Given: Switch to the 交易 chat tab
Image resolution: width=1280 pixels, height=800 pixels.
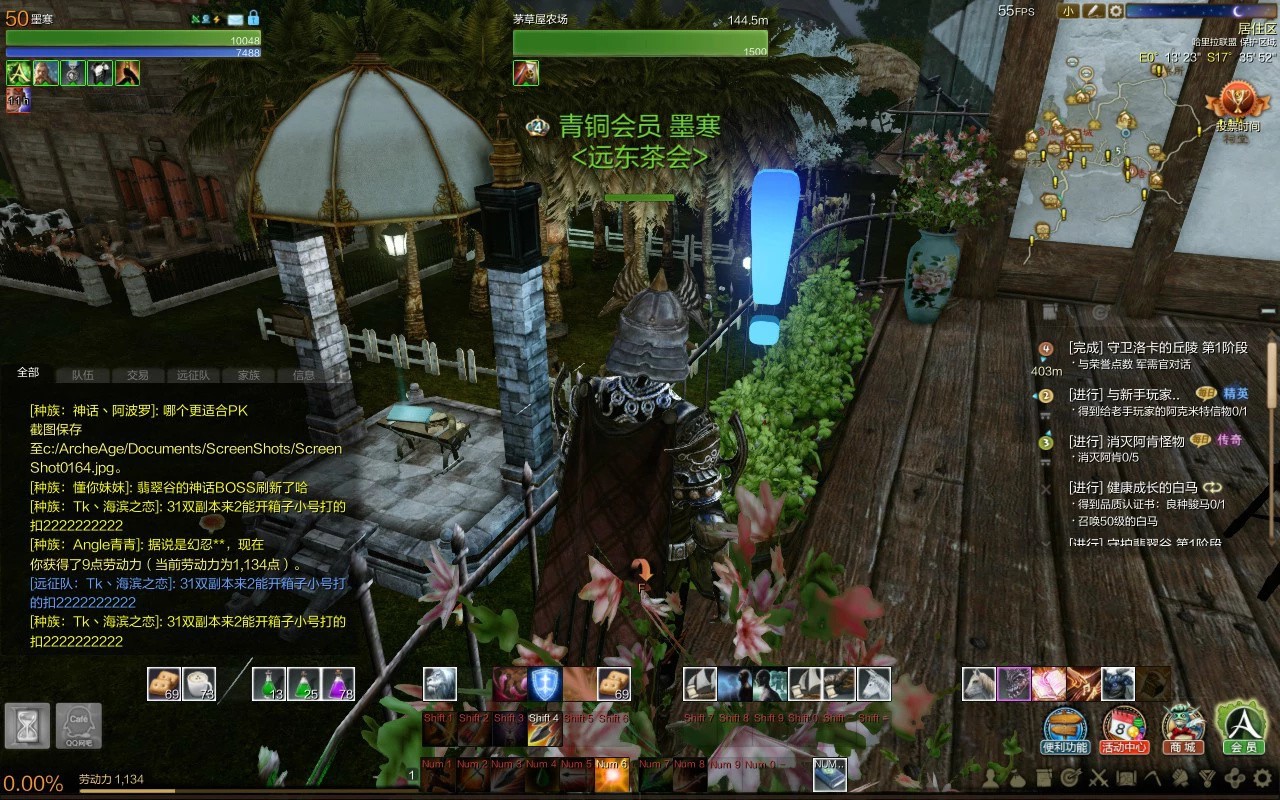Looking at the screenshot, I should click(138, 375).
